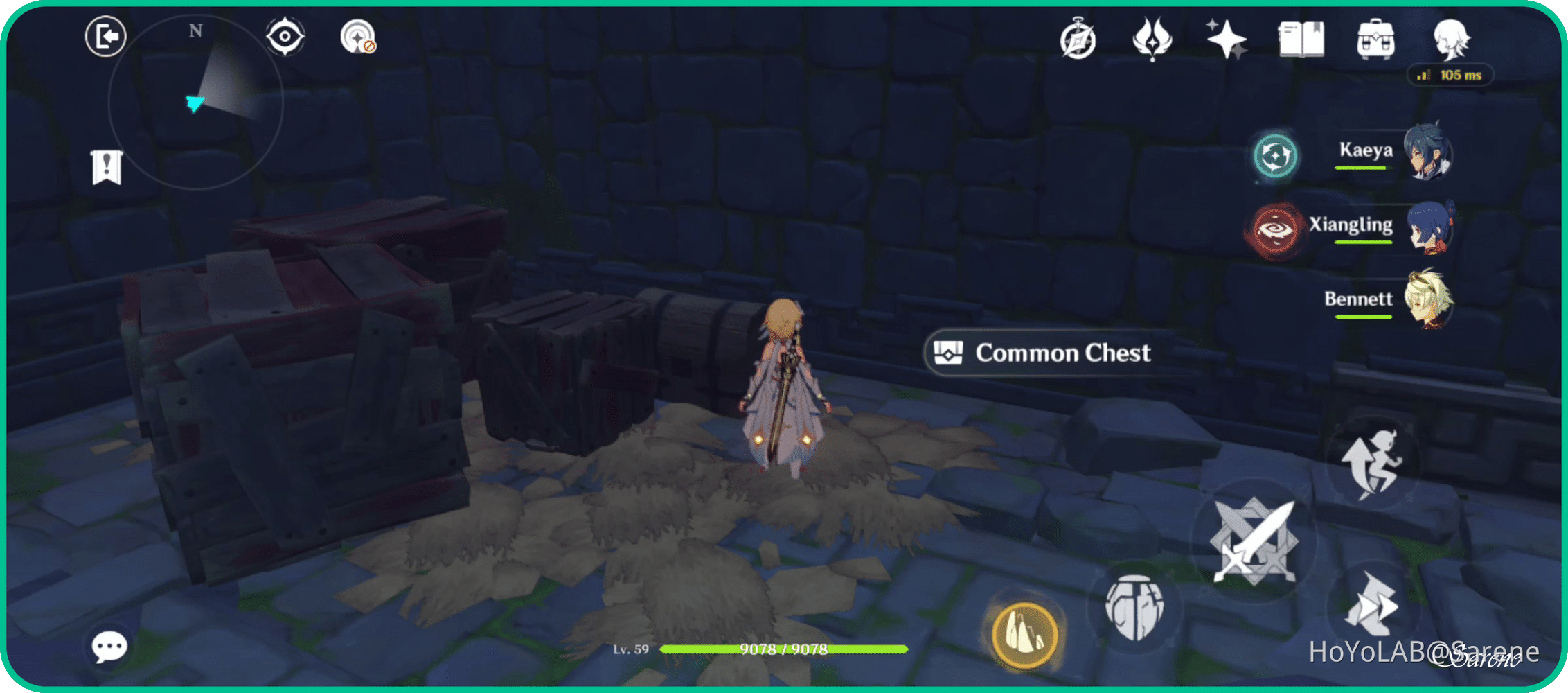Open the in-game chat bubble
The image size is (1568, 693).
pos(107,647)
